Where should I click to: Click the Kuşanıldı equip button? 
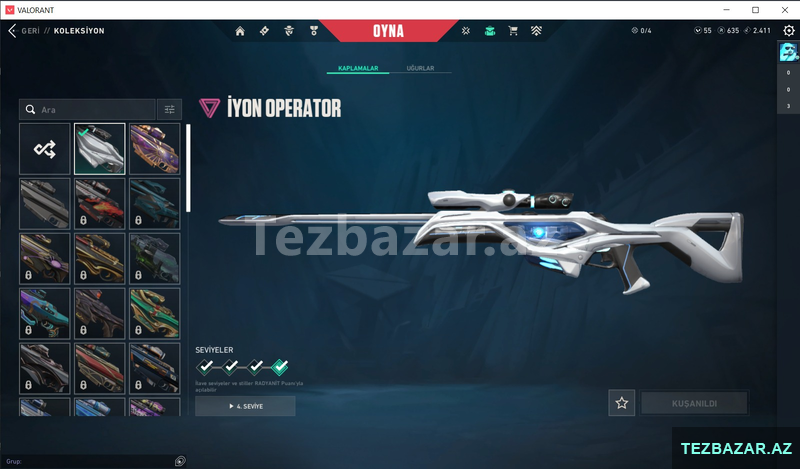tap(693, 403)
